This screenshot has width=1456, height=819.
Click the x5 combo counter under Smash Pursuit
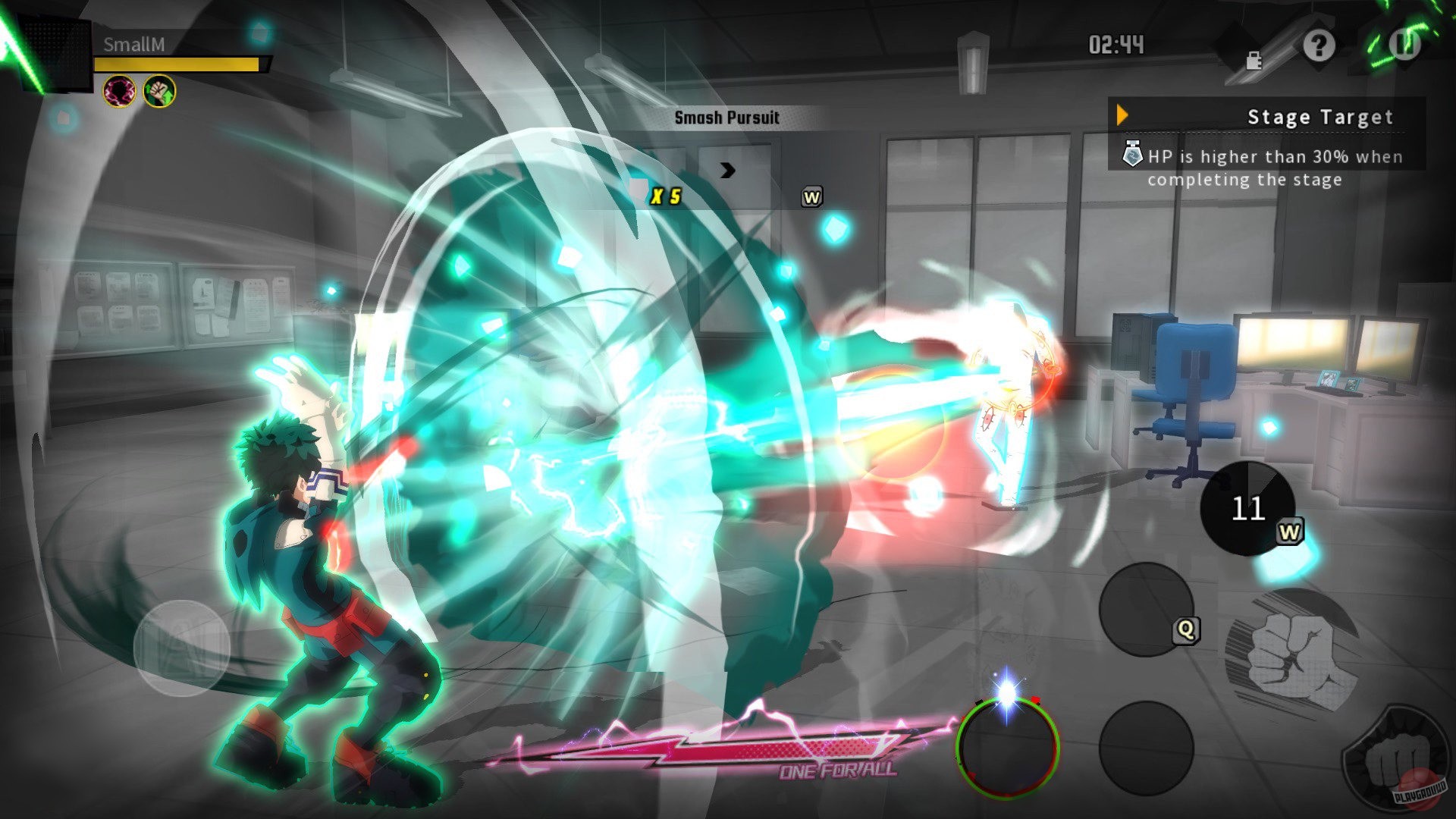coord(666,195)
